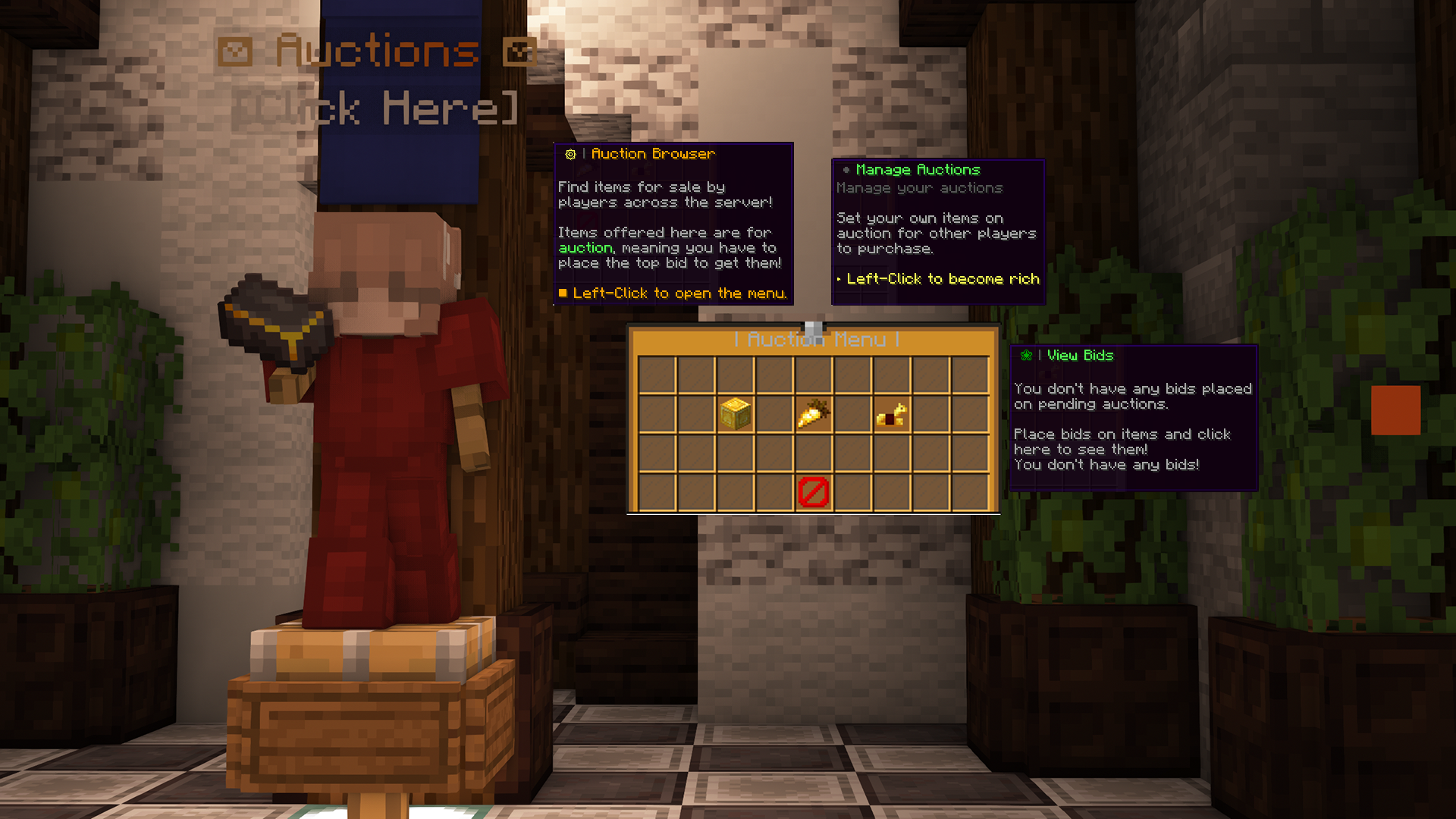Select the gold block Auction Browser item
The height and width of the screenshot is (819, 1456).
tap(735, 416)
